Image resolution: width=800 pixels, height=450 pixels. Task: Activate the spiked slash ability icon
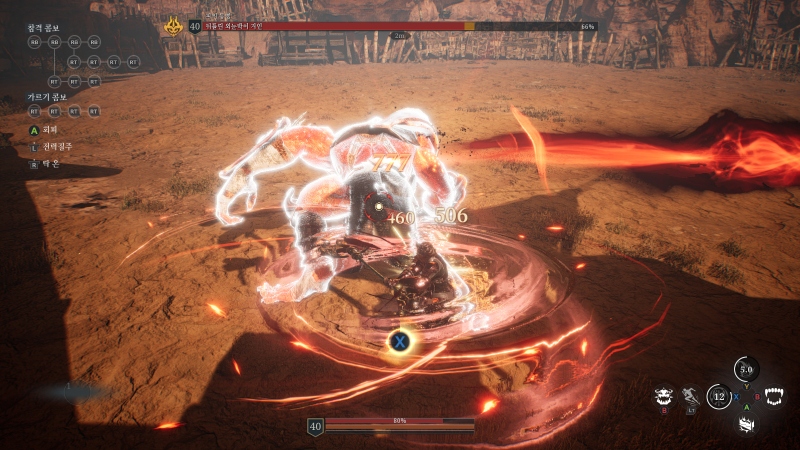[x=745, y=424]
